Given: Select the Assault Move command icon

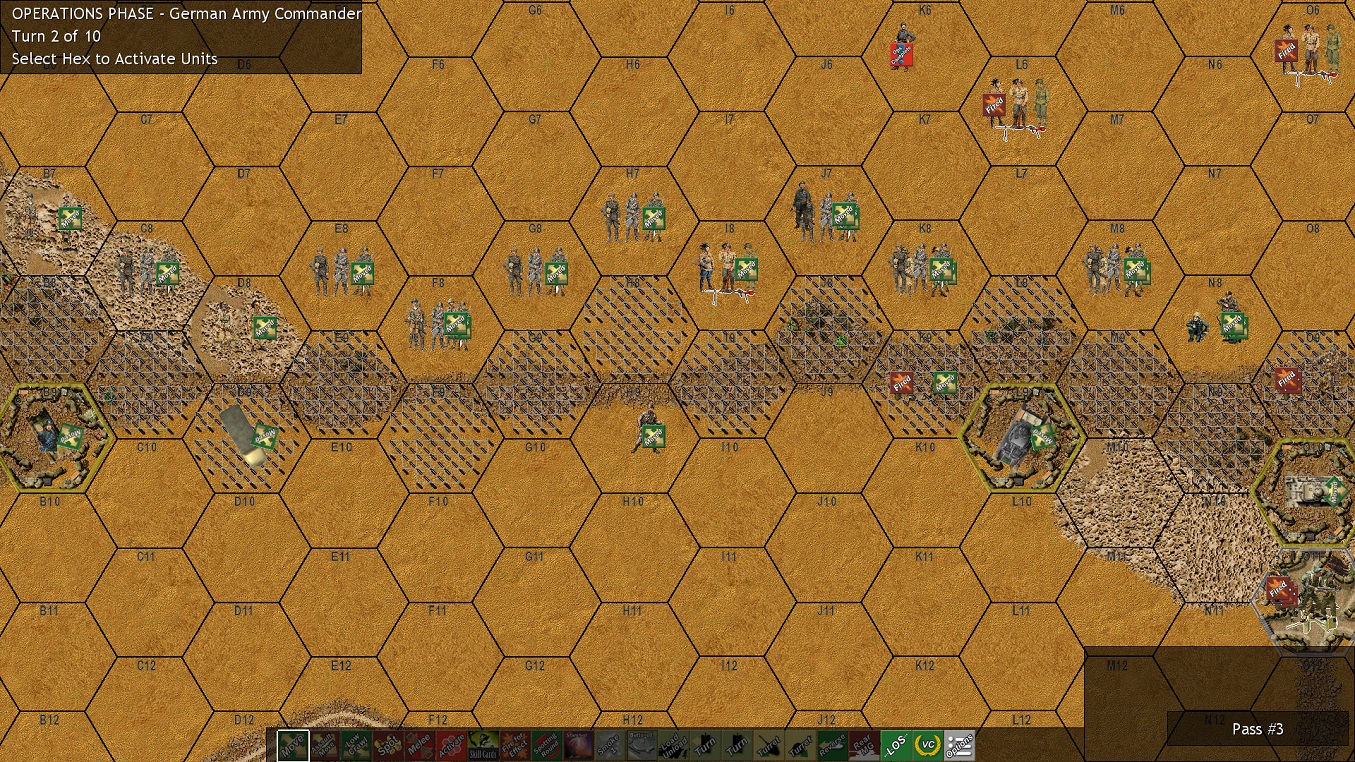Looking at the screenshot, I should pyautogui.click(x=323, y=745).
